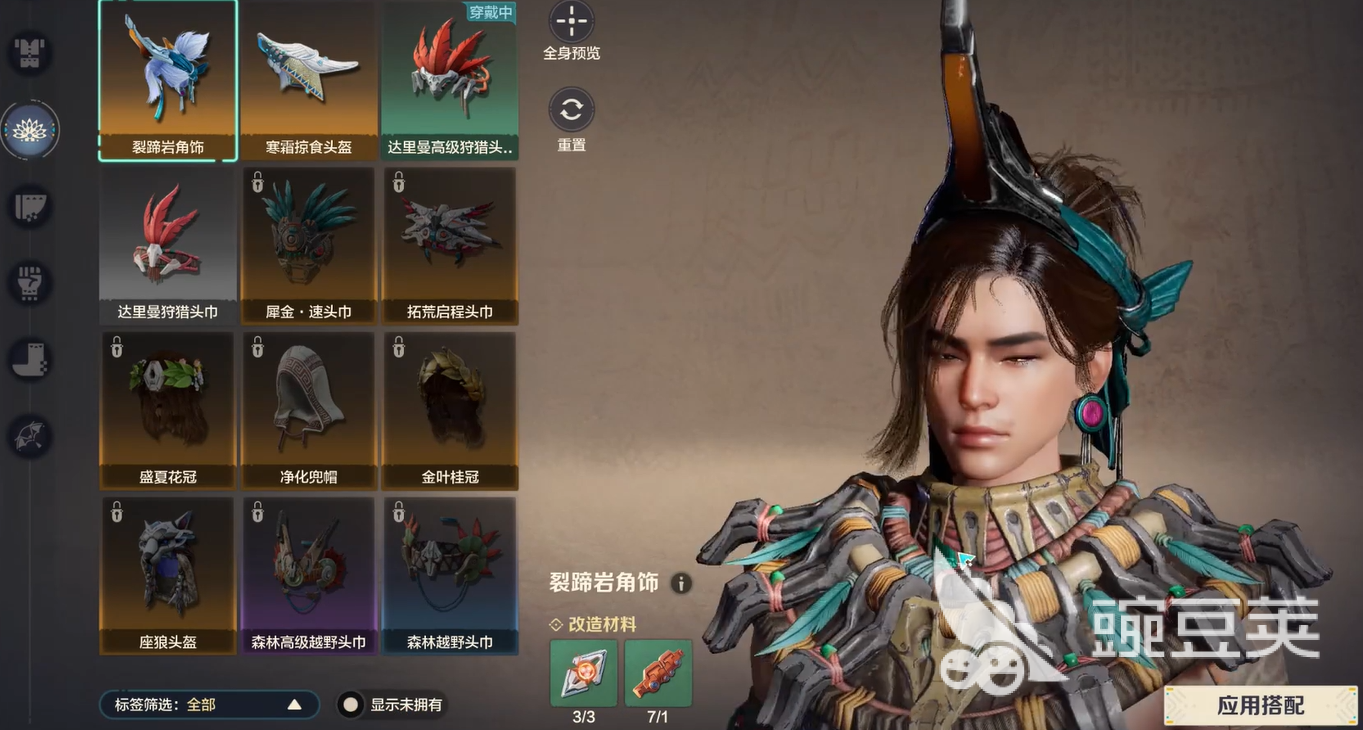Choose the locked 拓荒启程头巾 tile
This screenshot has height=730, width=1363.
450,245
